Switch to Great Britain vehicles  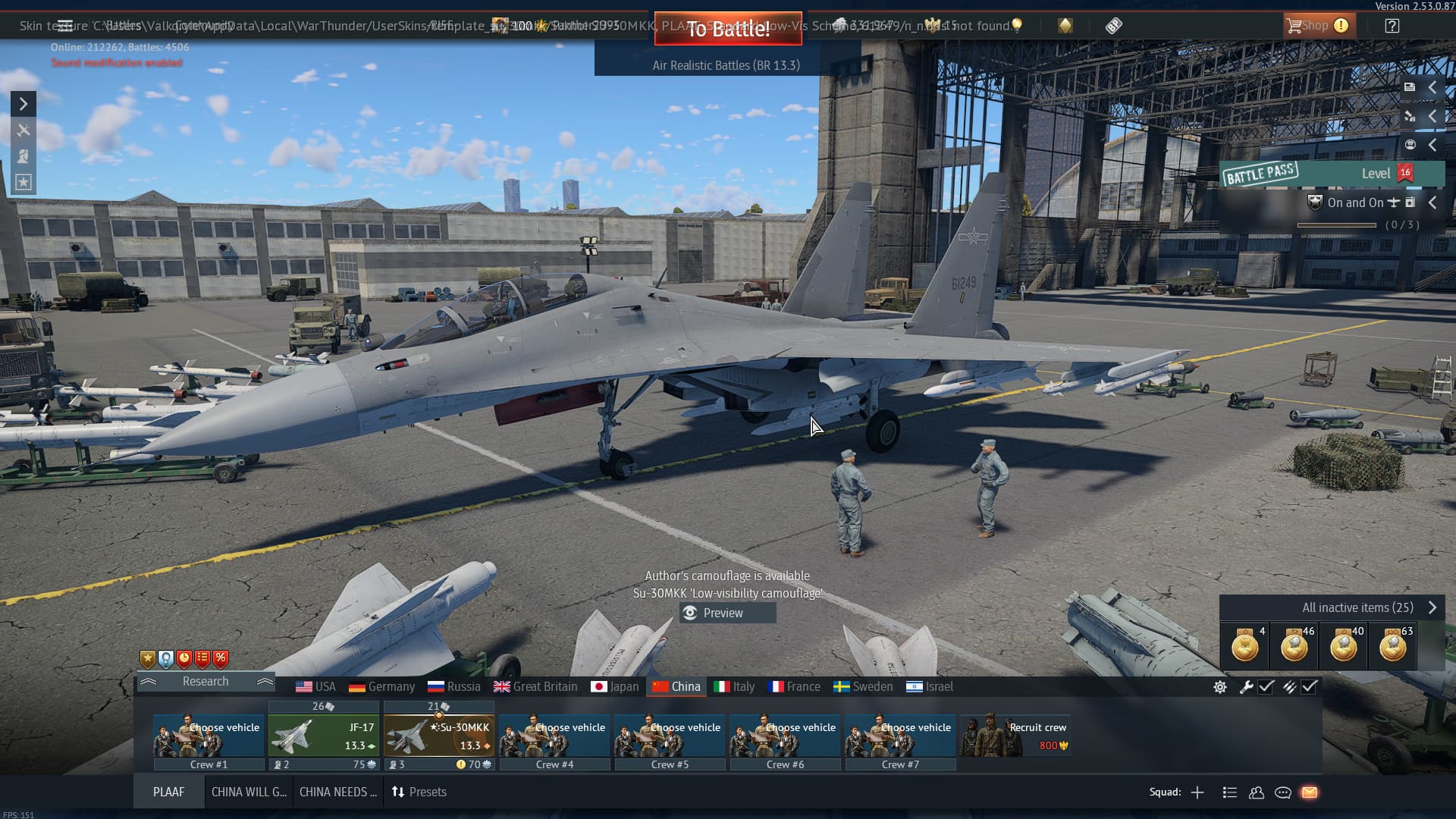point(535,686)
